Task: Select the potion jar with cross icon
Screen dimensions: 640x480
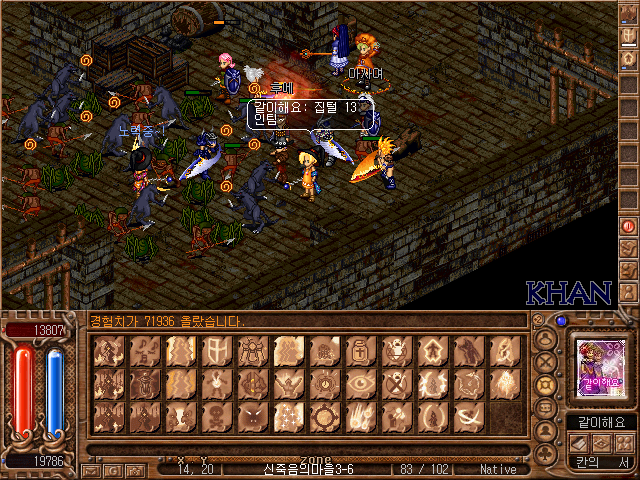Action: coord(360,350)
